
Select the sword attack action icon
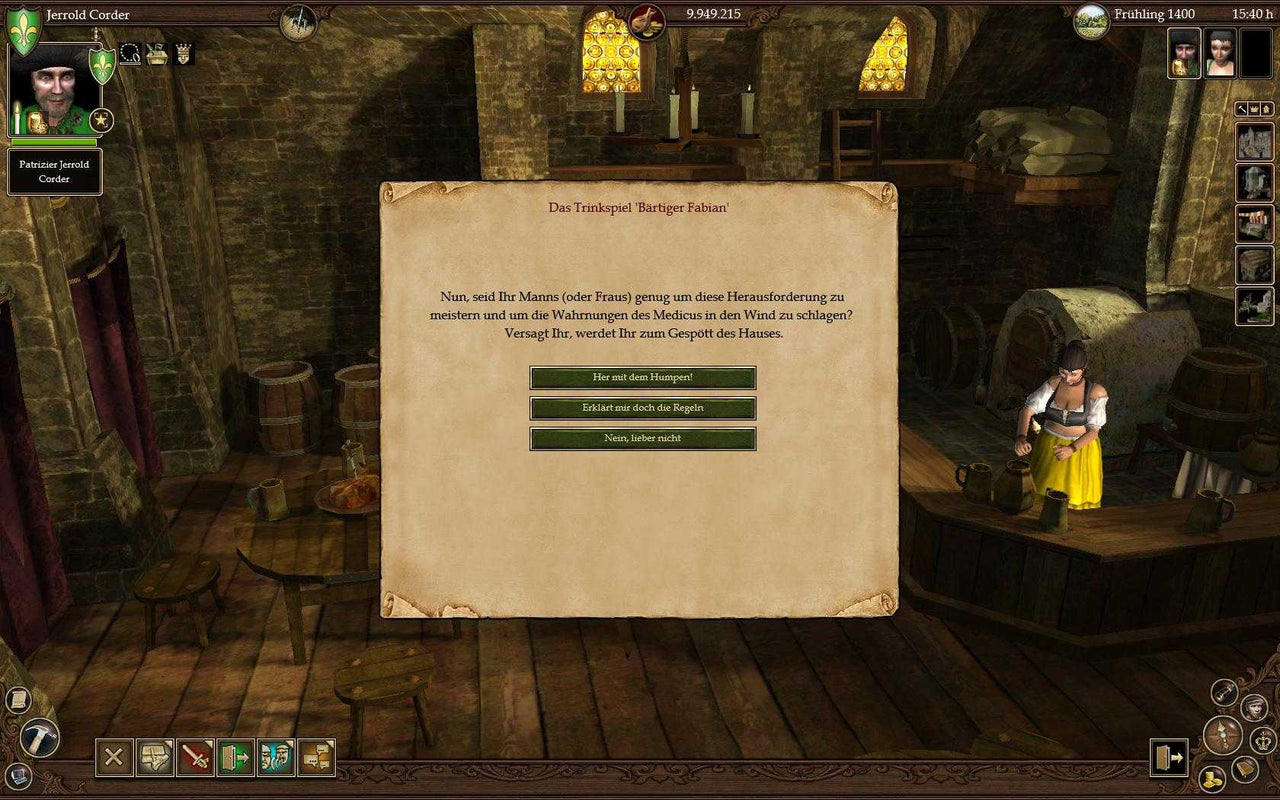[x=195, y=758]
